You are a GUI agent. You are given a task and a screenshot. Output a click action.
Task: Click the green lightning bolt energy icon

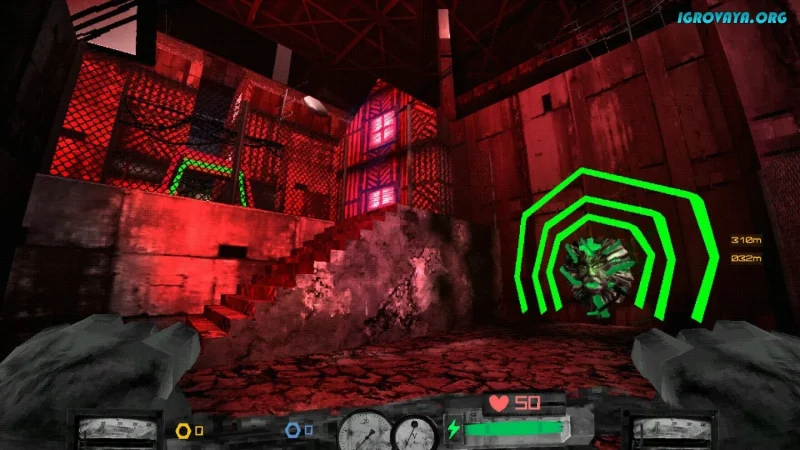coord(454,430)
